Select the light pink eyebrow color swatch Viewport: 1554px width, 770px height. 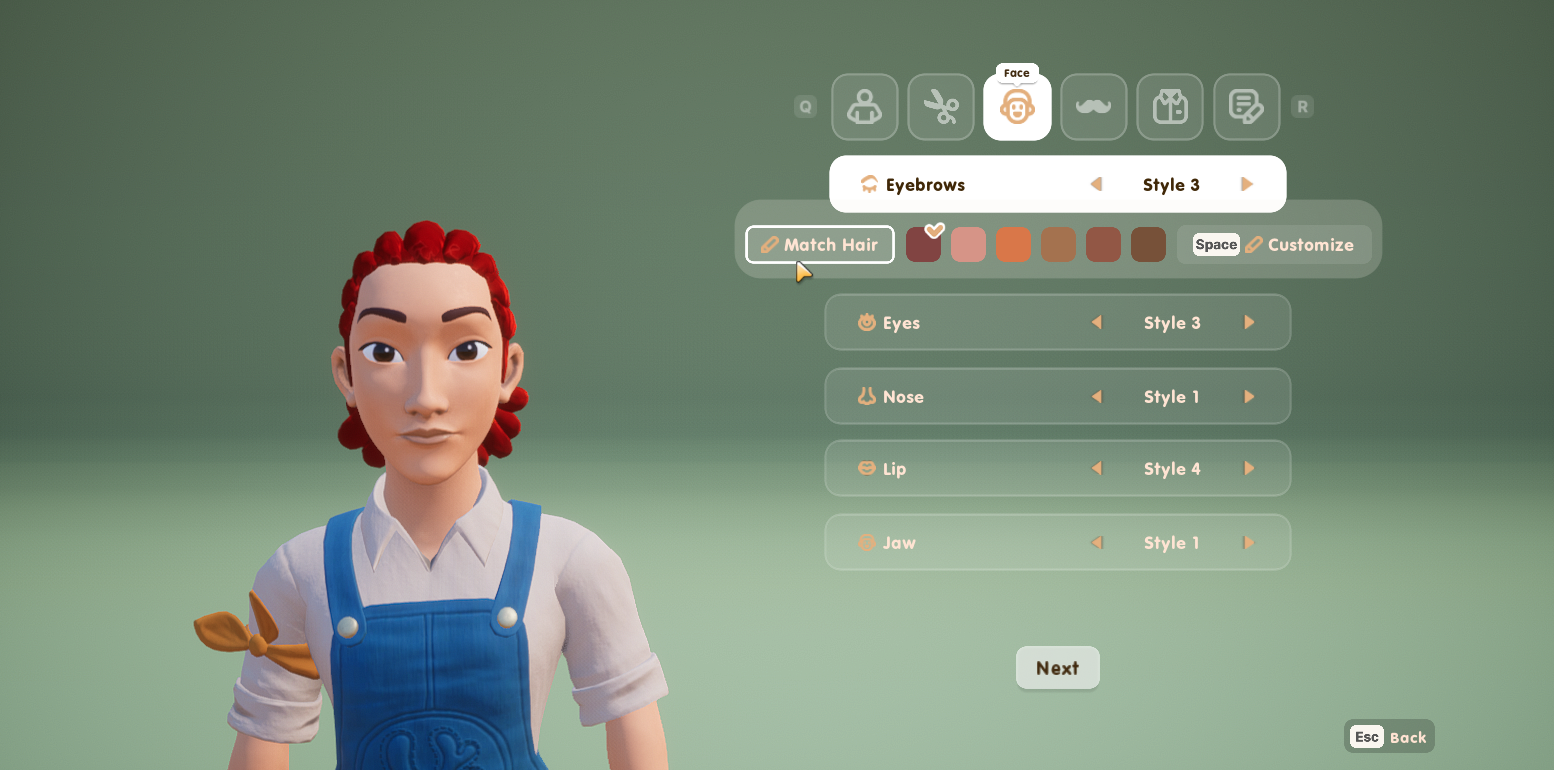point(968,245)
